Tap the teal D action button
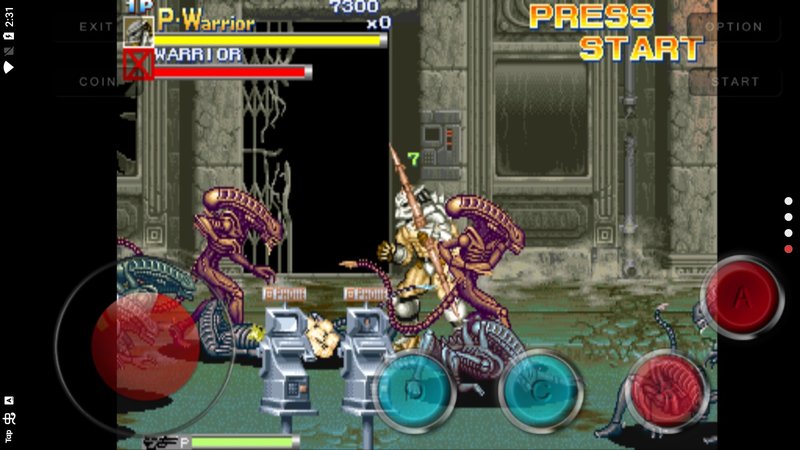Viewport: 800px width, 450px height. pyautogui.click(x=413, y=391)
